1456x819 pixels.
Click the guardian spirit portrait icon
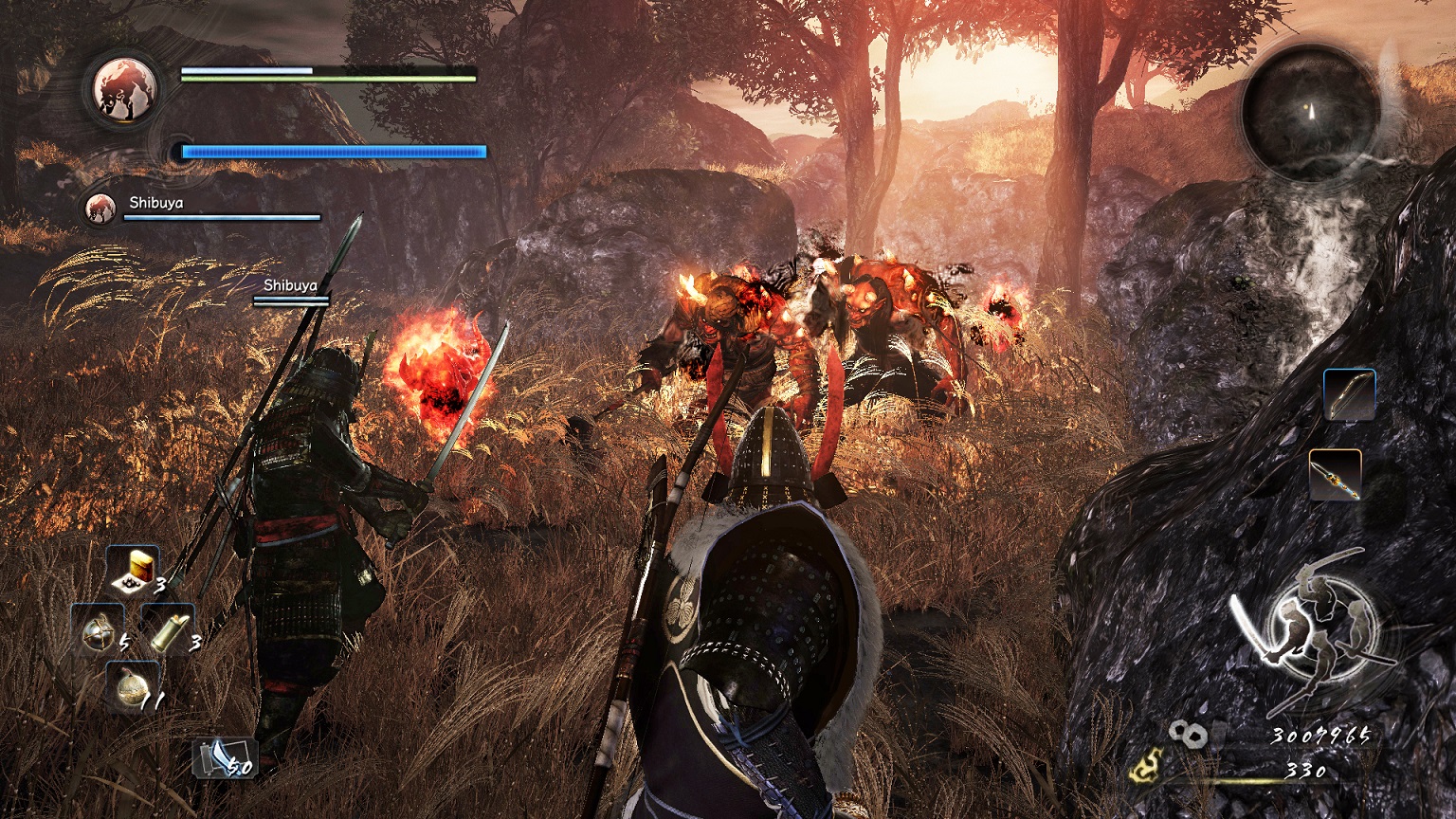point(124,89)
